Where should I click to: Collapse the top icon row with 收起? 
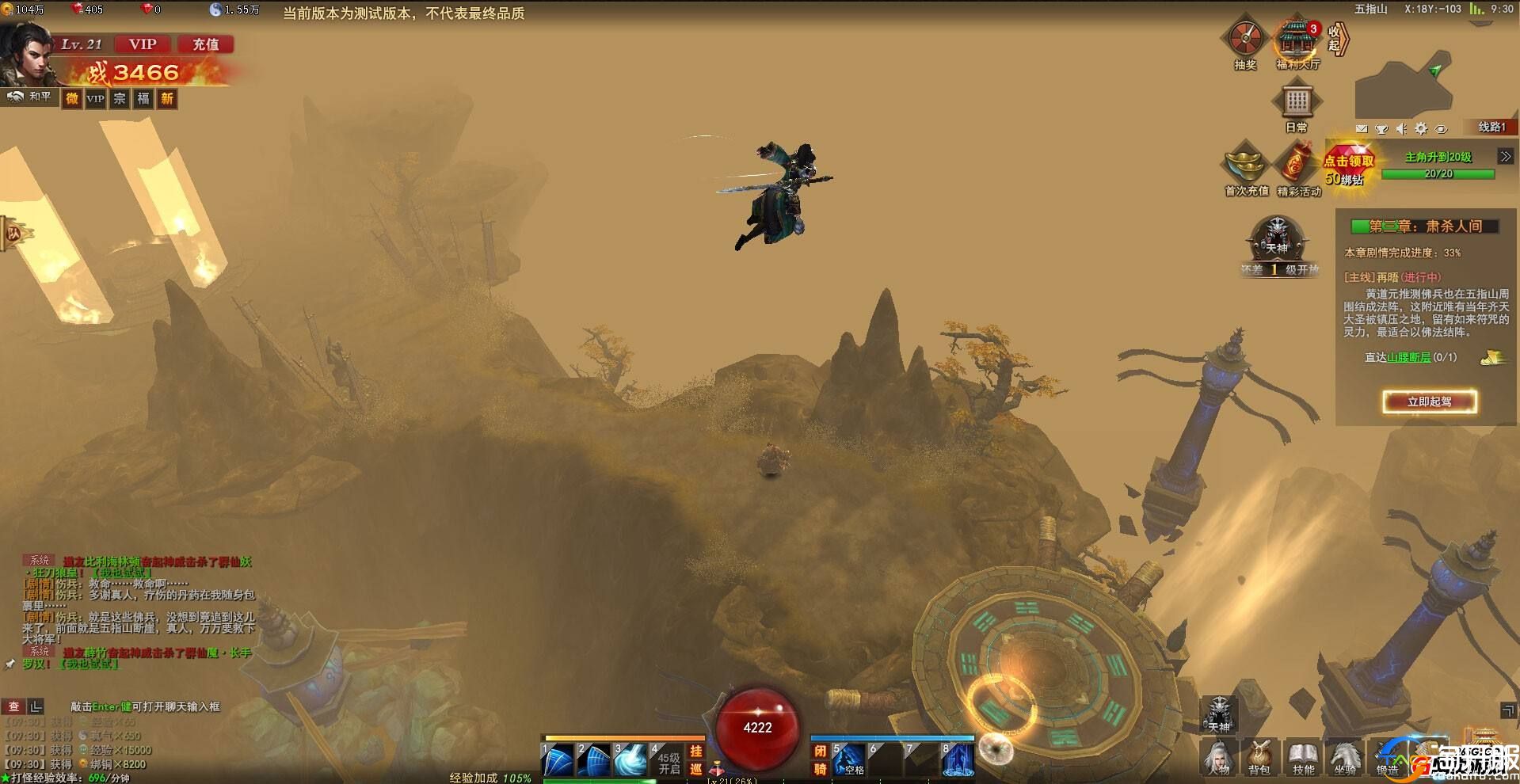1337,38
